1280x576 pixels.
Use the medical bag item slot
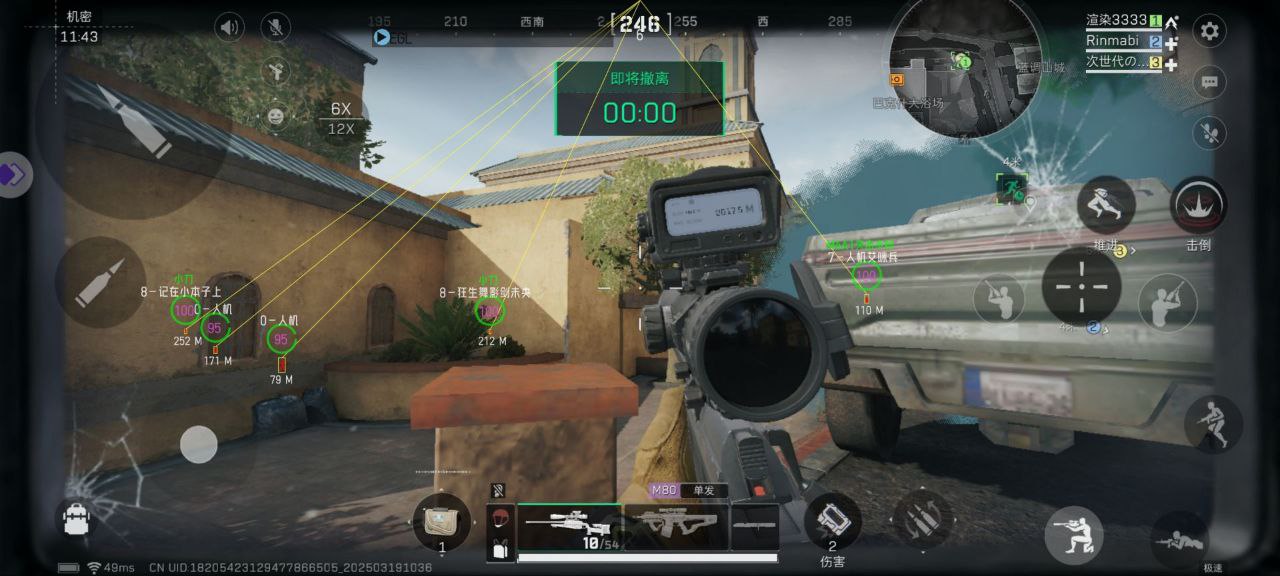[441, 521]
